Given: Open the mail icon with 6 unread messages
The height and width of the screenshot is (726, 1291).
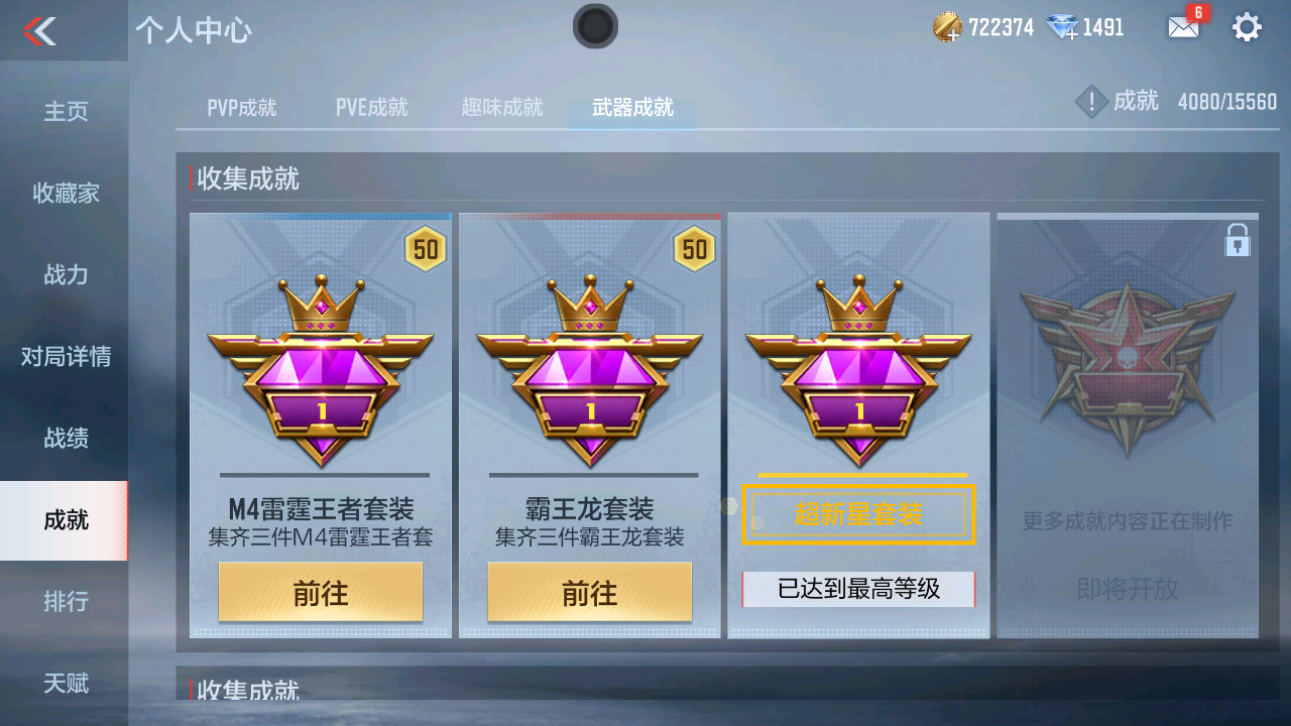Looking at the screenshot, I should tap(1184, 29).
